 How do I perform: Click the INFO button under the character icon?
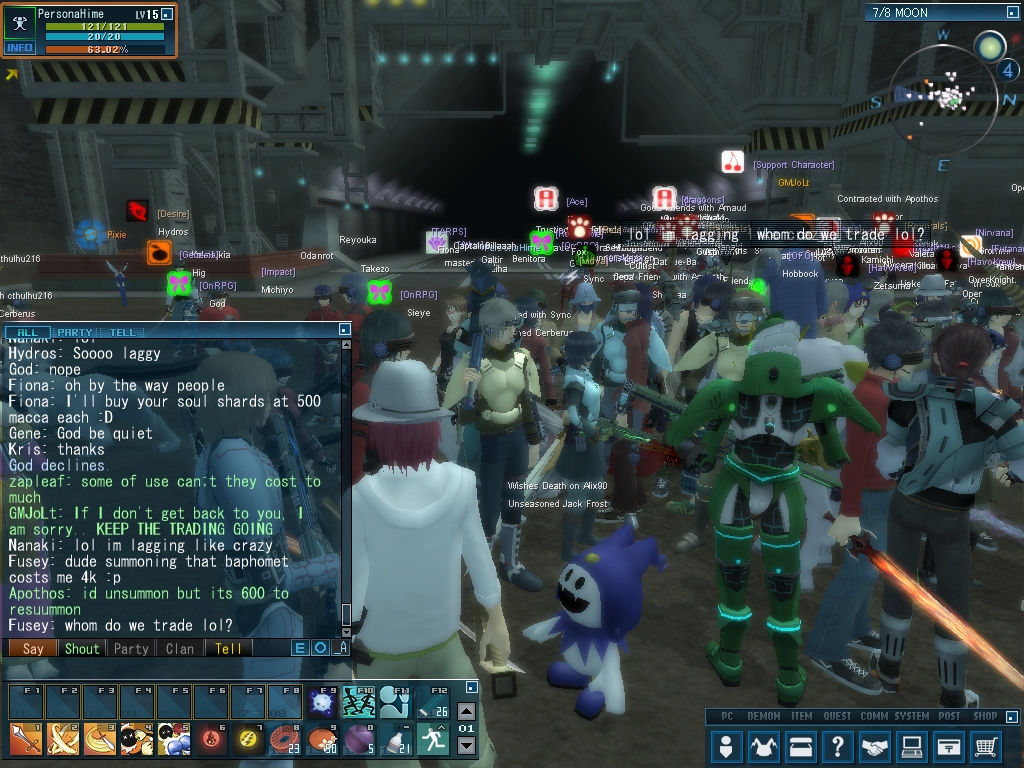click(19, 47)
